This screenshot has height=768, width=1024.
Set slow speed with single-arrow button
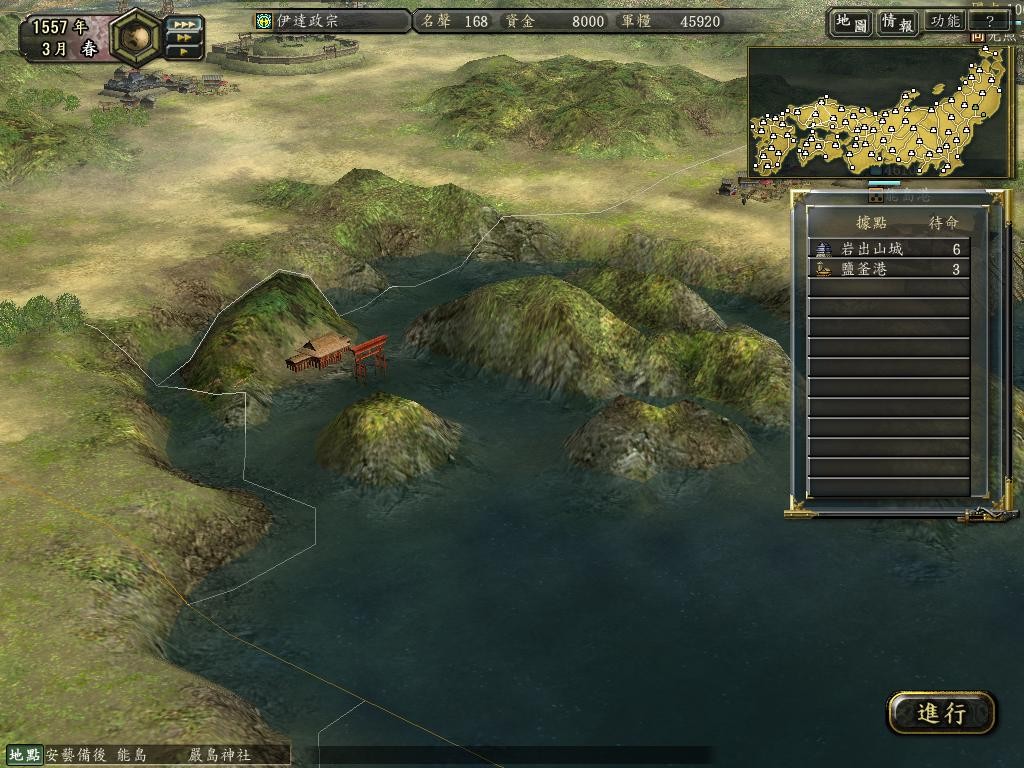tap(184, 52)
